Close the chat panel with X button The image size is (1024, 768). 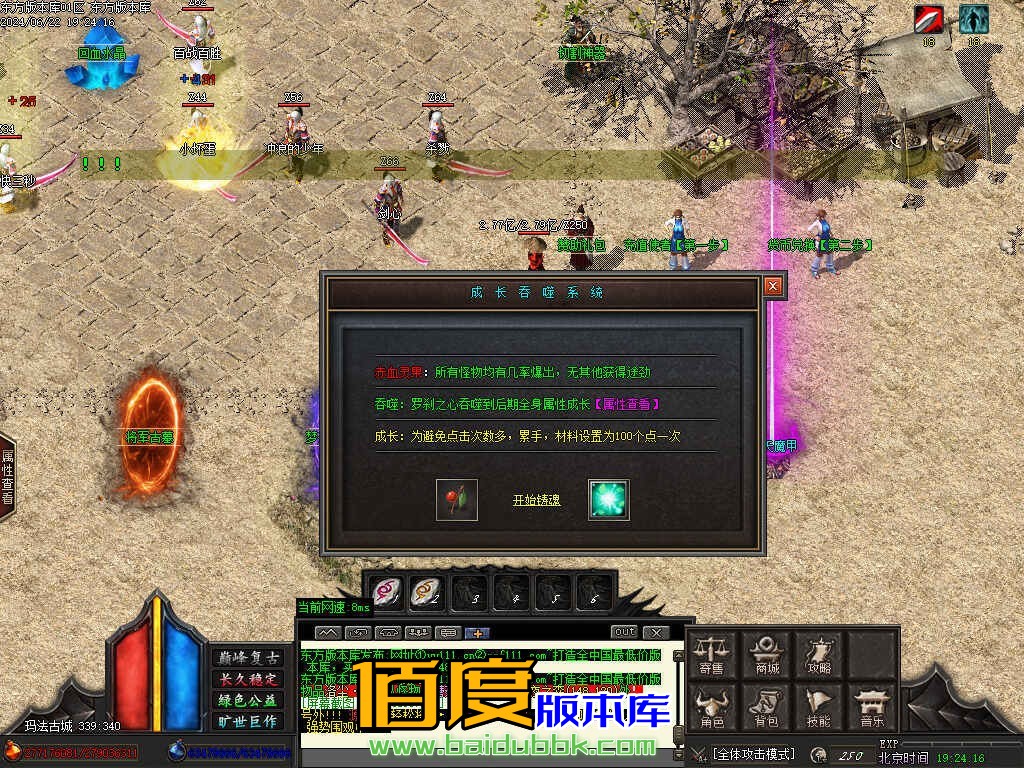pyautogui.click(x=655, y=632)
